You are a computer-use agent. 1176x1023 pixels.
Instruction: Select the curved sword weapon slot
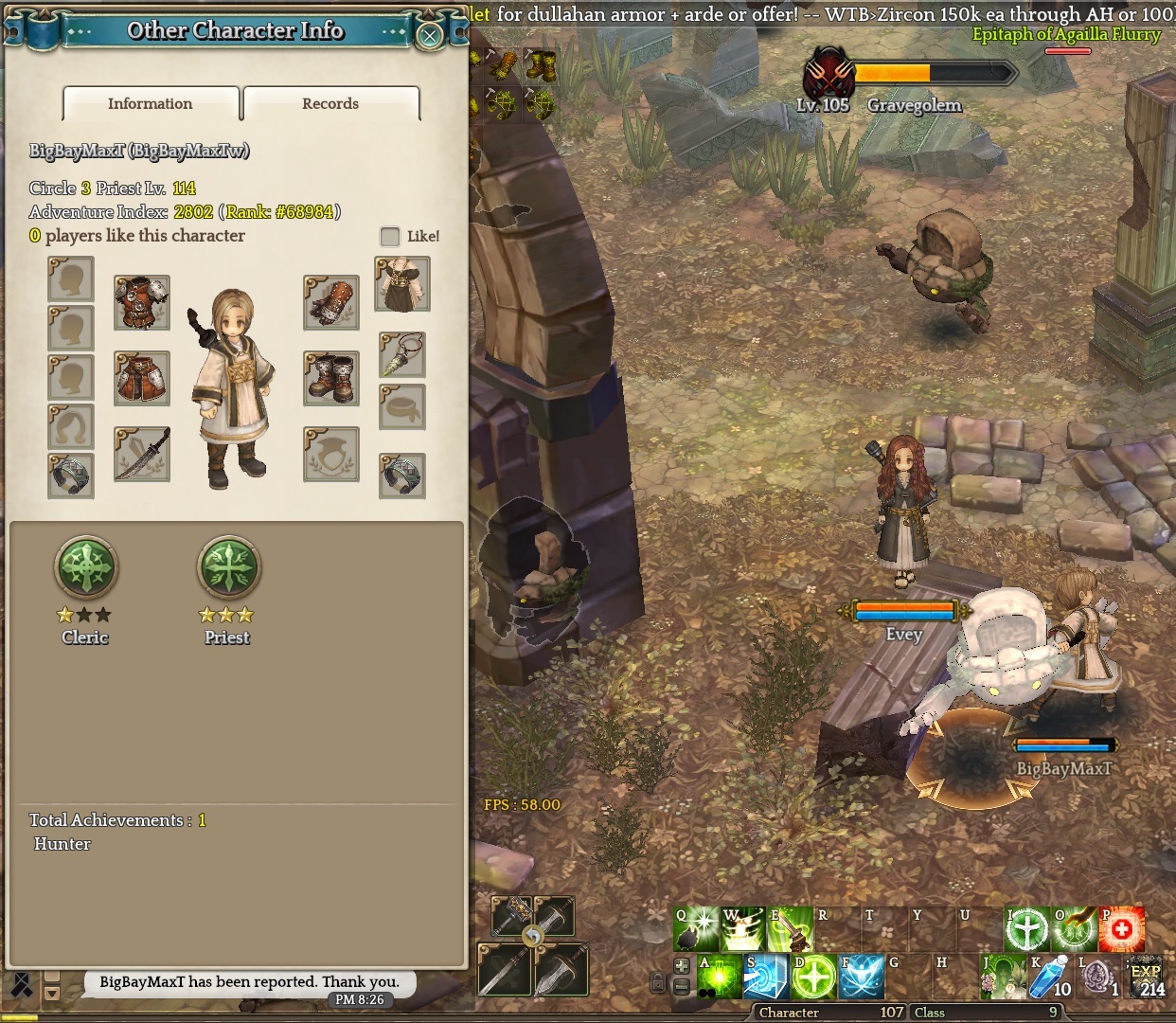click(x=142, y=454)
